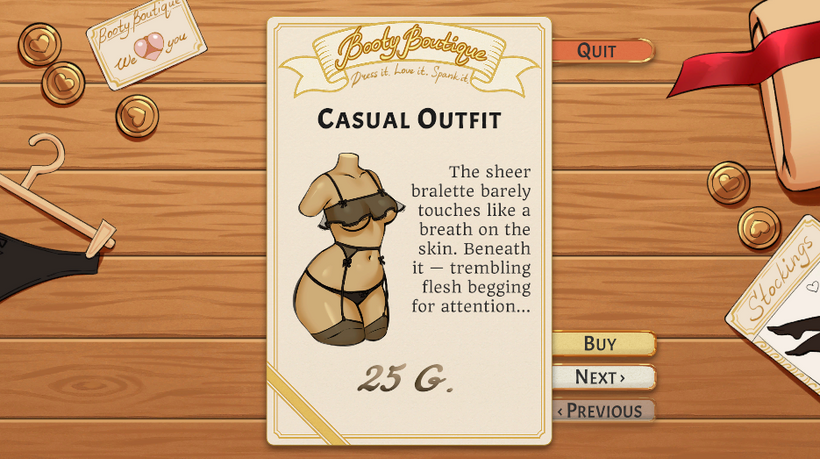Go to the Next outfit
The image size is (820, 459).
[x=601, y=377]
